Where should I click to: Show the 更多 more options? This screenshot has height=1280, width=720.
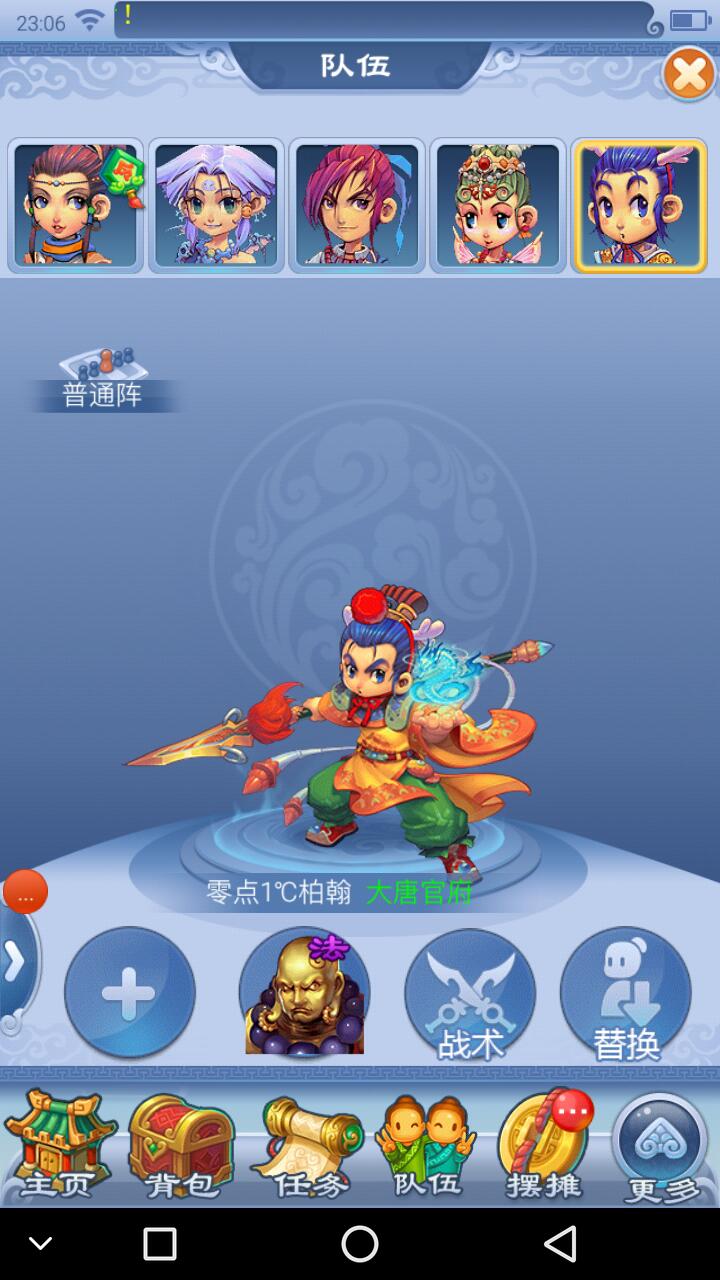[x=661, y=1147]
